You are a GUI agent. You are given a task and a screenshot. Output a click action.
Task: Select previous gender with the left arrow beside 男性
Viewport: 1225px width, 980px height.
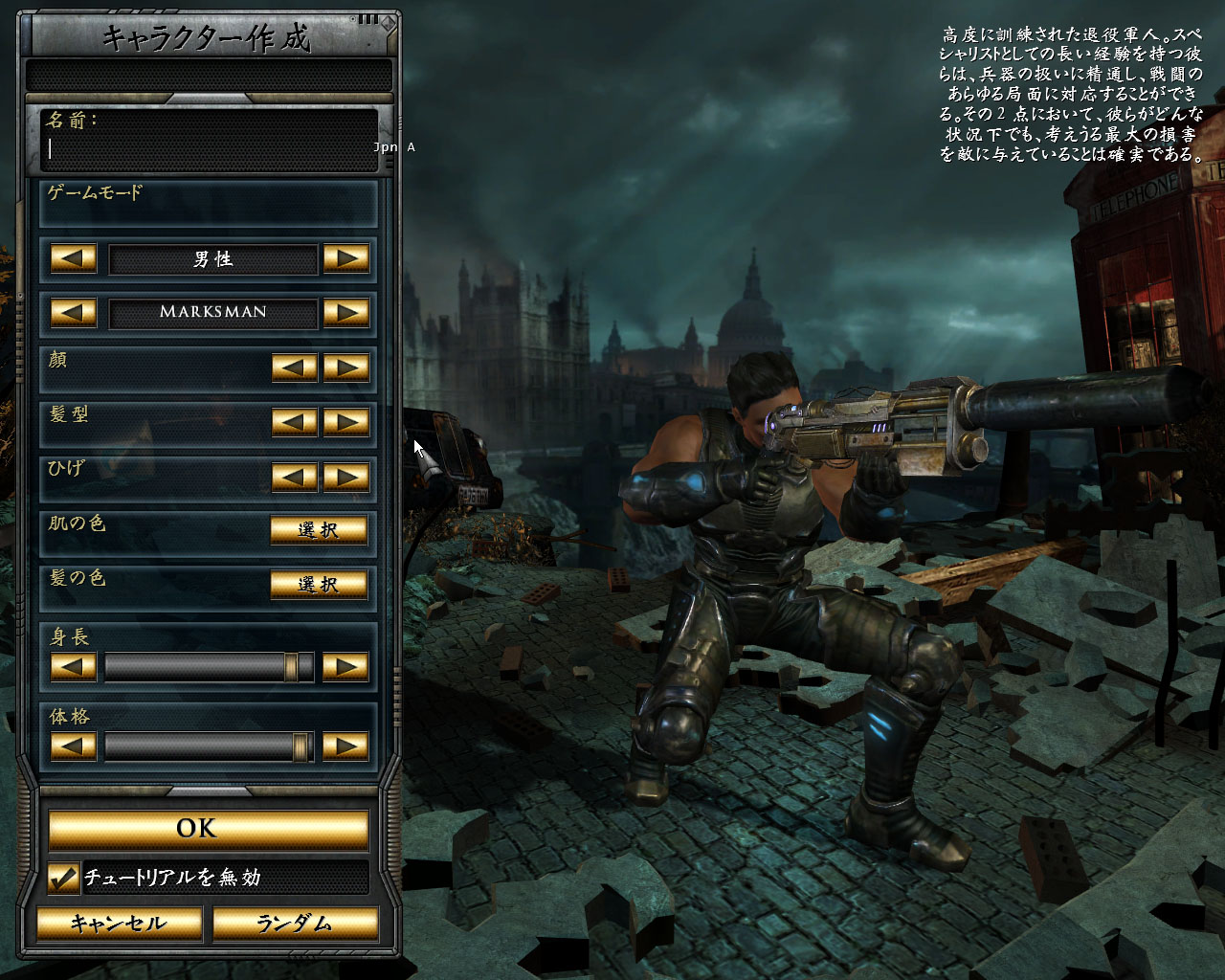click(74, 258)
